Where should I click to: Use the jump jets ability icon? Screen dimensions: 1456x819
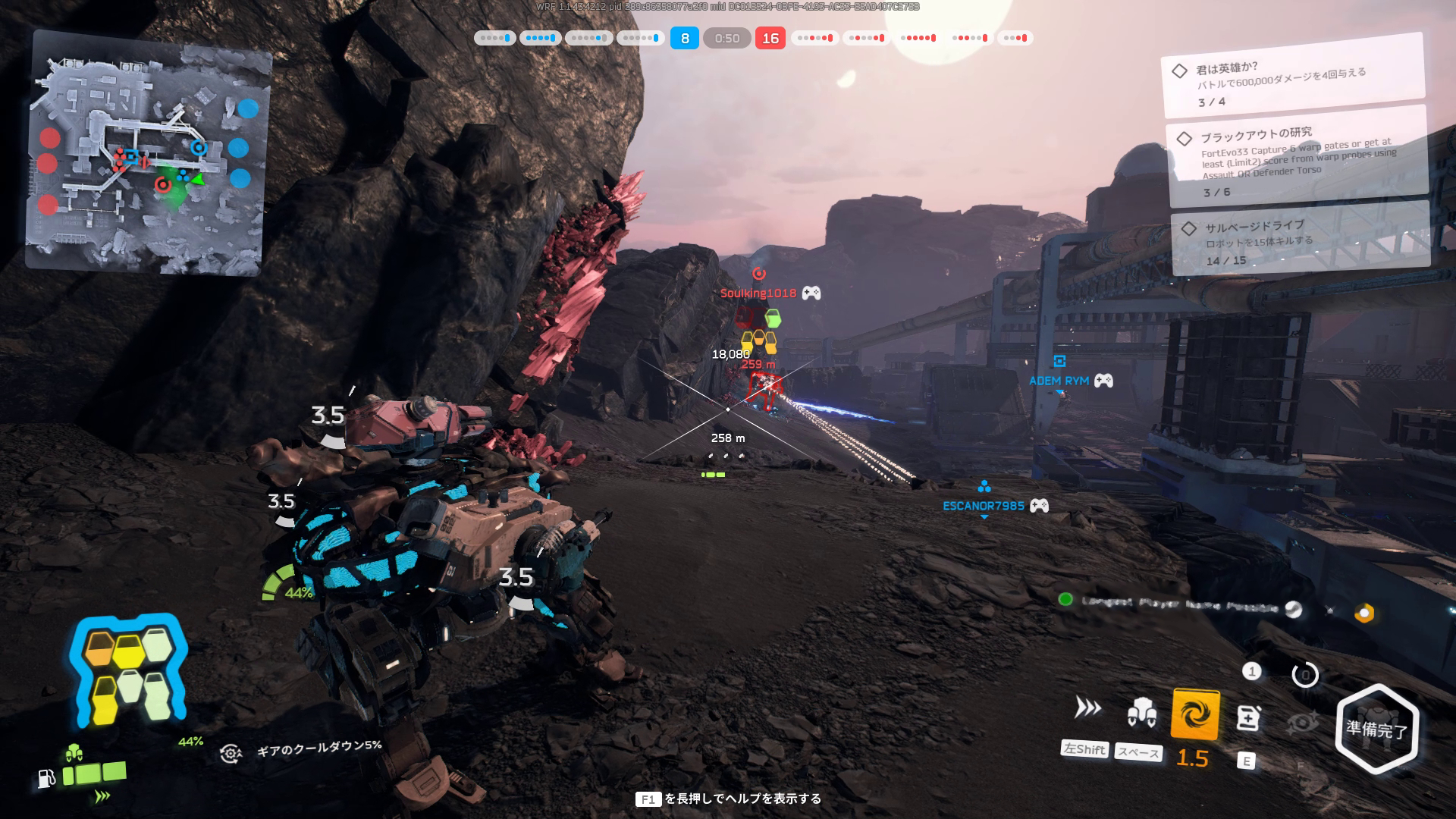(1141, 712)
